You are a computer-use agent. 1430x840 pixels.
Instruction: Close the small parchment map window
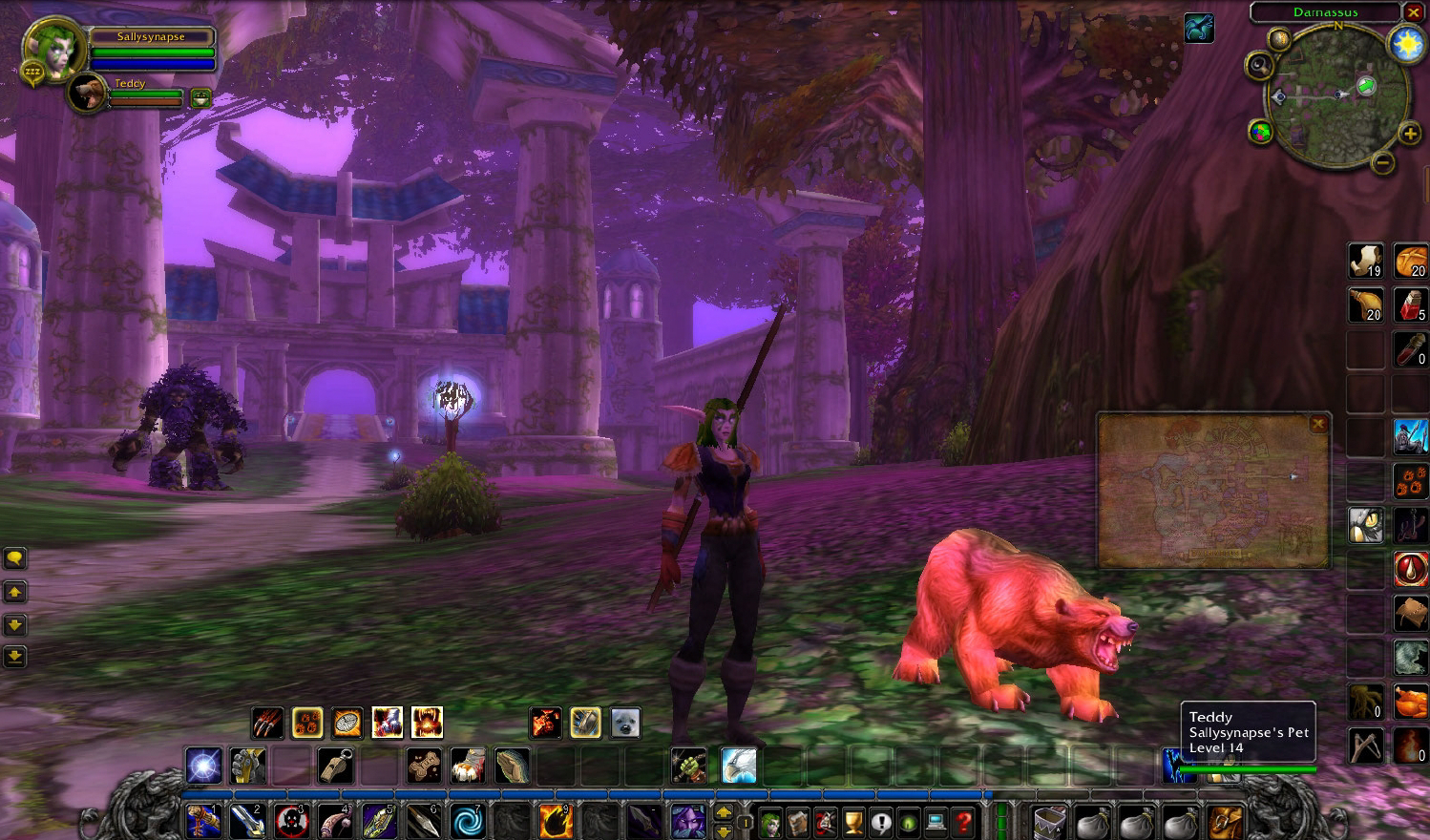pyautogui.click(x=1318, y=424)
